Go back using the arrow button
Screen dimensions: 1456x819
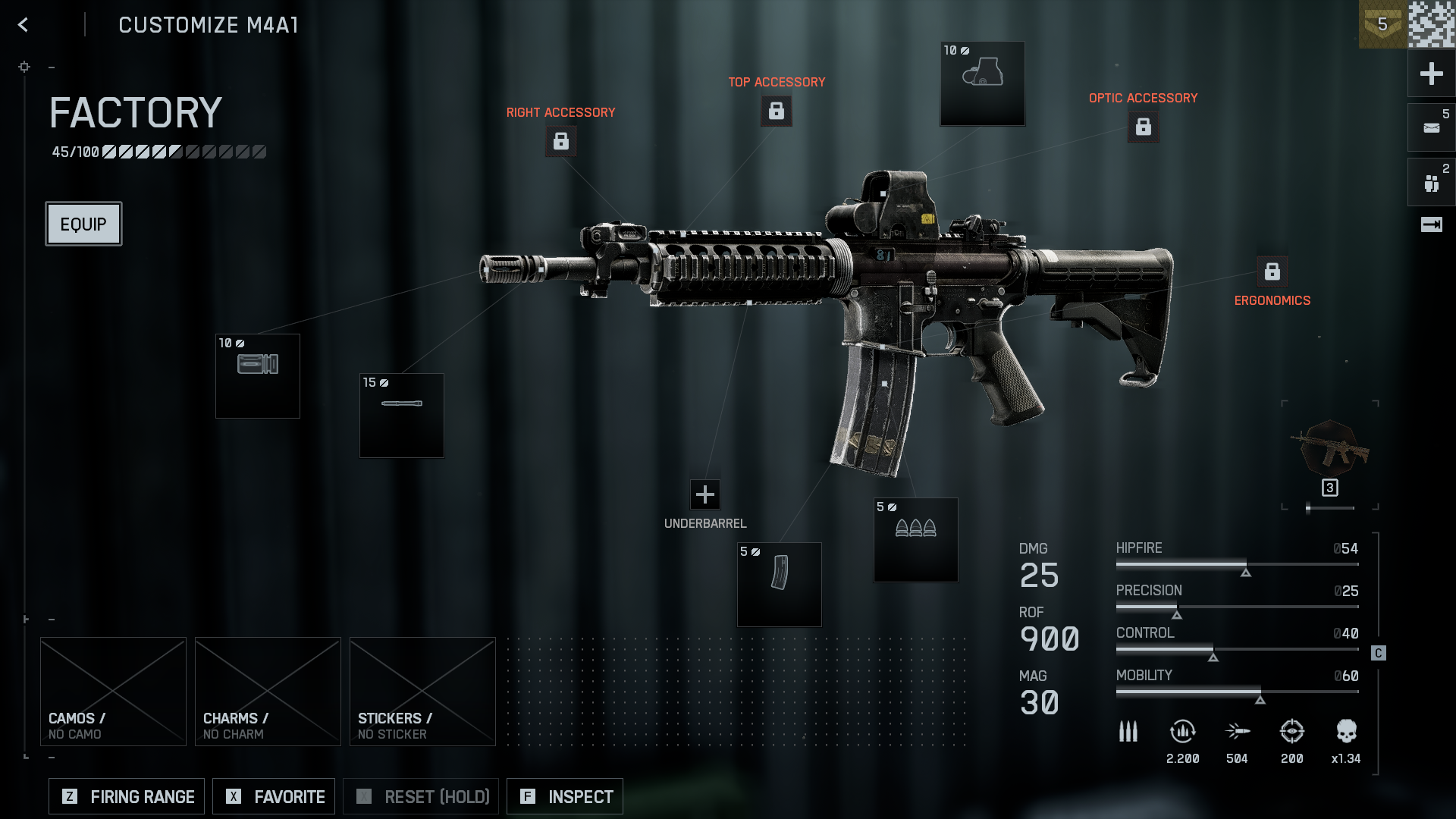23,25
